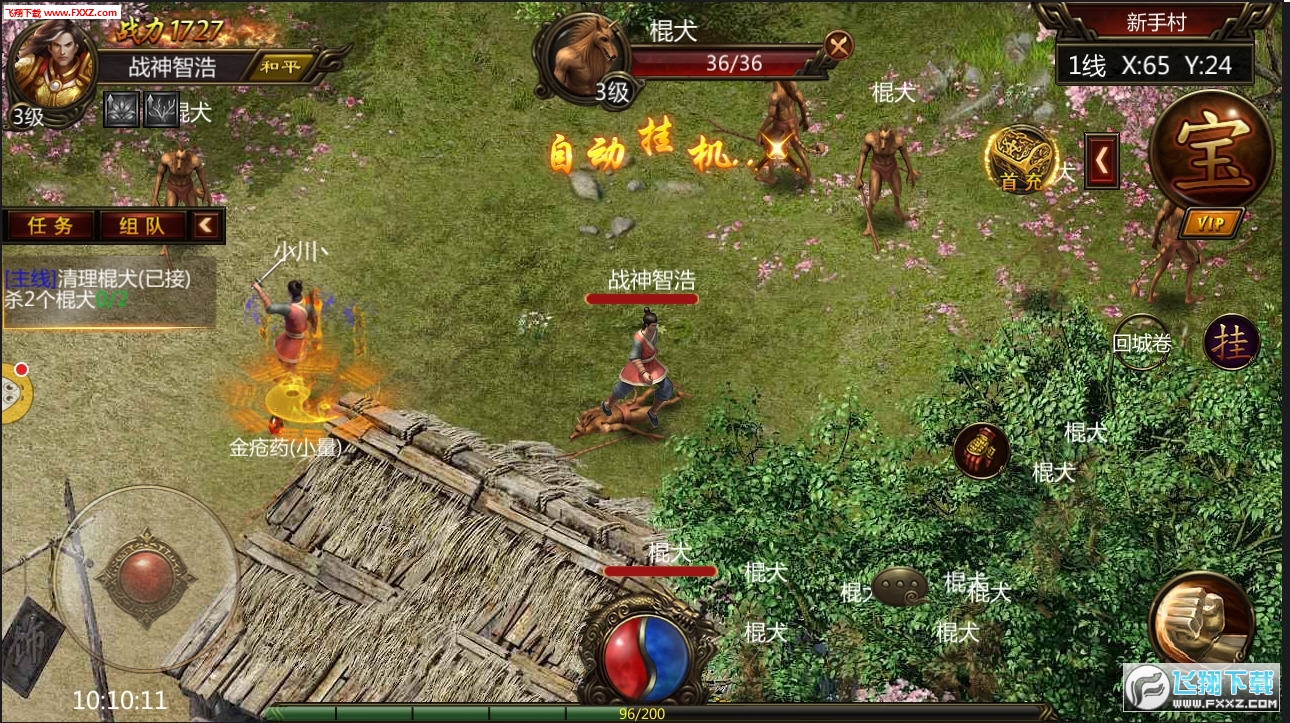Expand the red arrow beside 首充
Viewport: 1290px width, 723px height.
pyautogui.click(x=1101, y=160)
